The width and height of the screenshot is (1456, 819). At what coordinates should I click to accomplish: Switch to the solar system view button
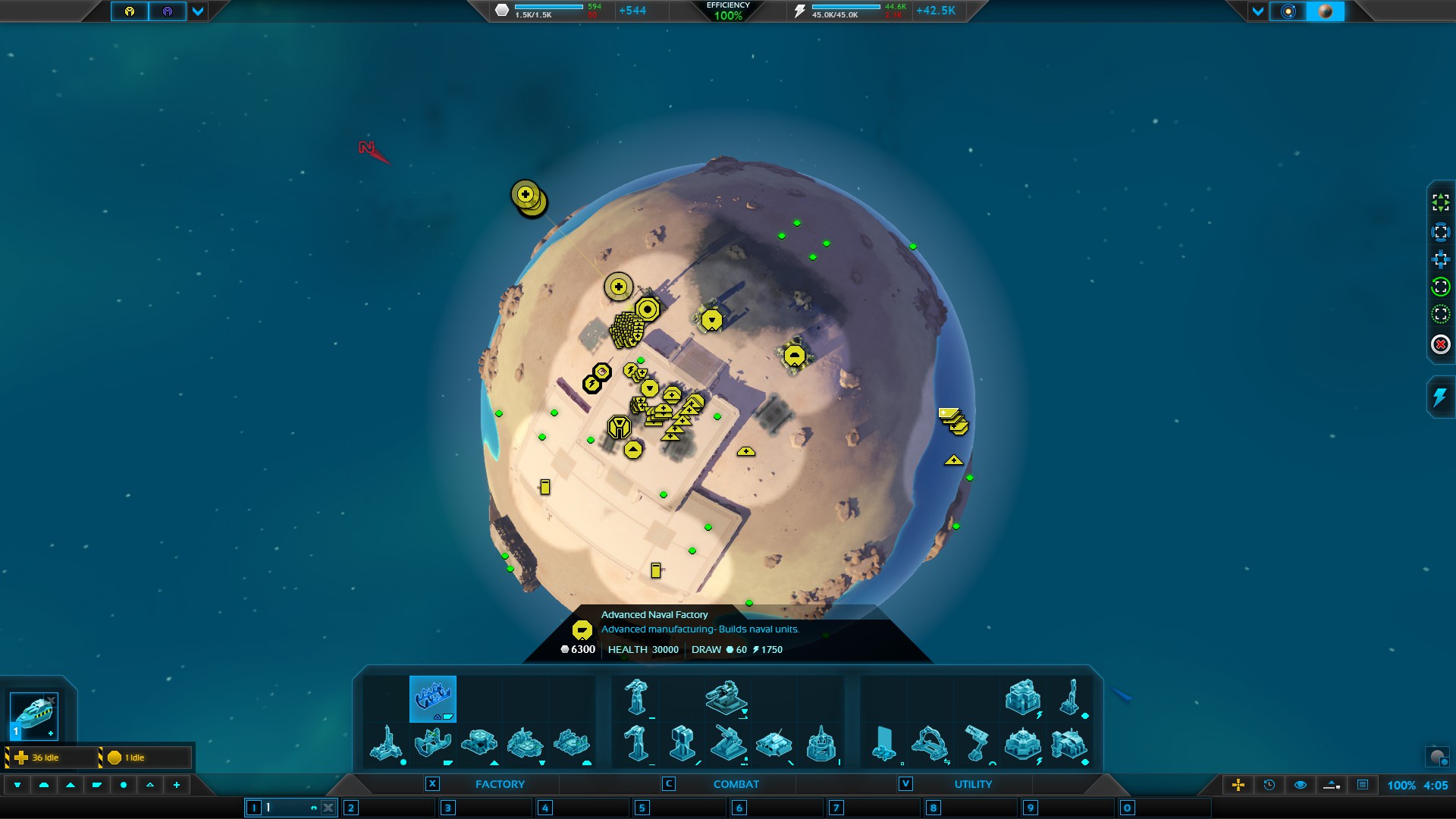coord(1288,11)
